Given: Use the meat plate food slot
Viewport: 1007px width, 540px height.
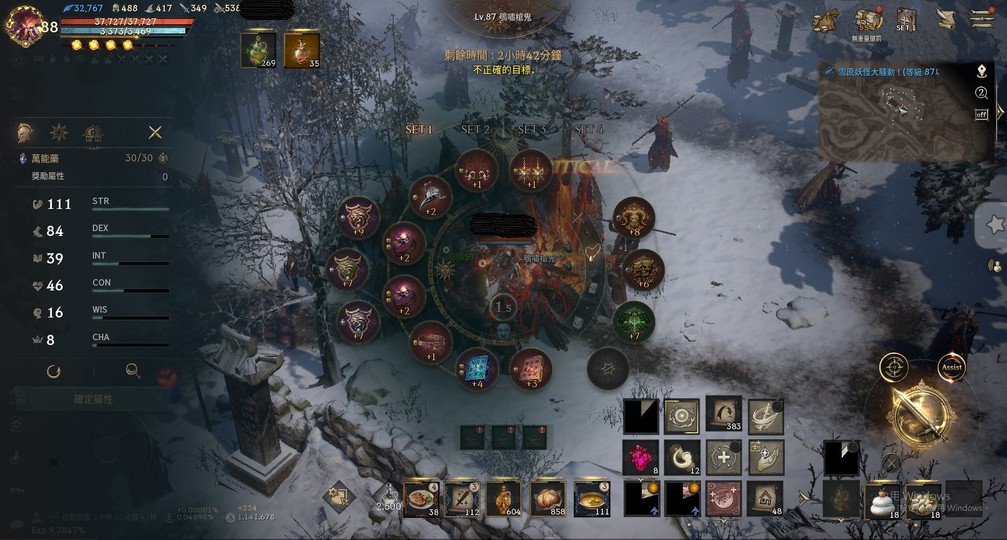Looking at the screenshot, I should 421,497.
